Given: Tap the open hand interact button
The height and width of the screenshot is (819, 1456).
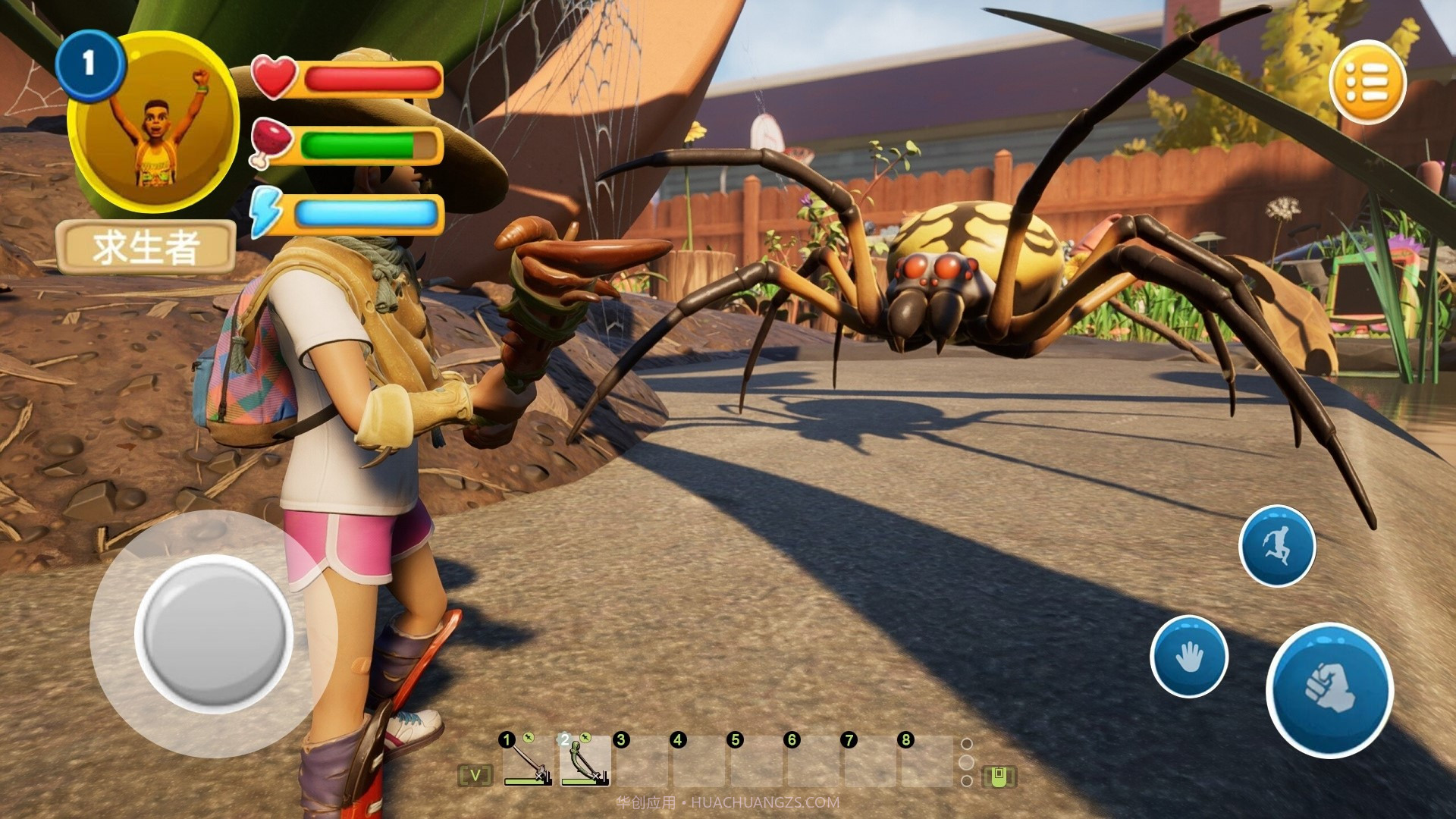Looking at the screenshot, I should (x=1188, y=656).
